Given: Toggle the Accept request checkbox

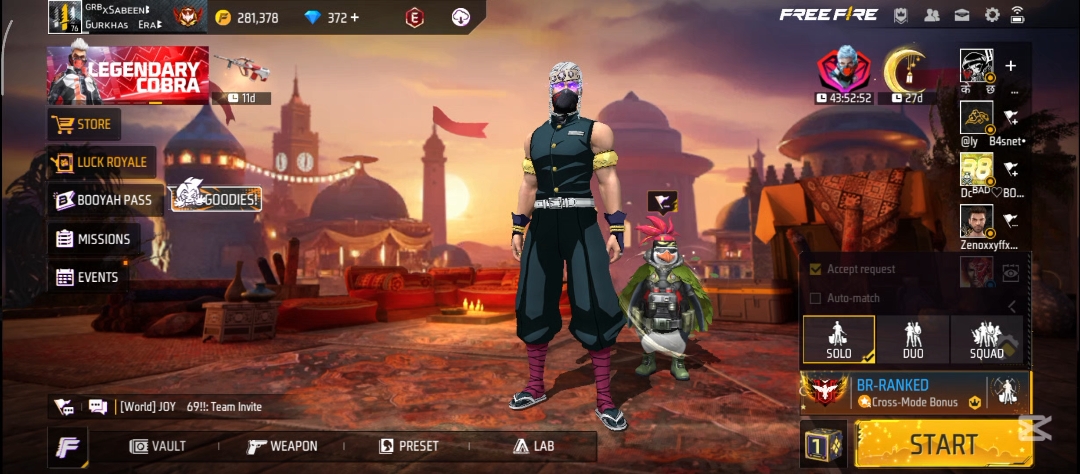Looking at the screenshot, I should click(815, 269).
